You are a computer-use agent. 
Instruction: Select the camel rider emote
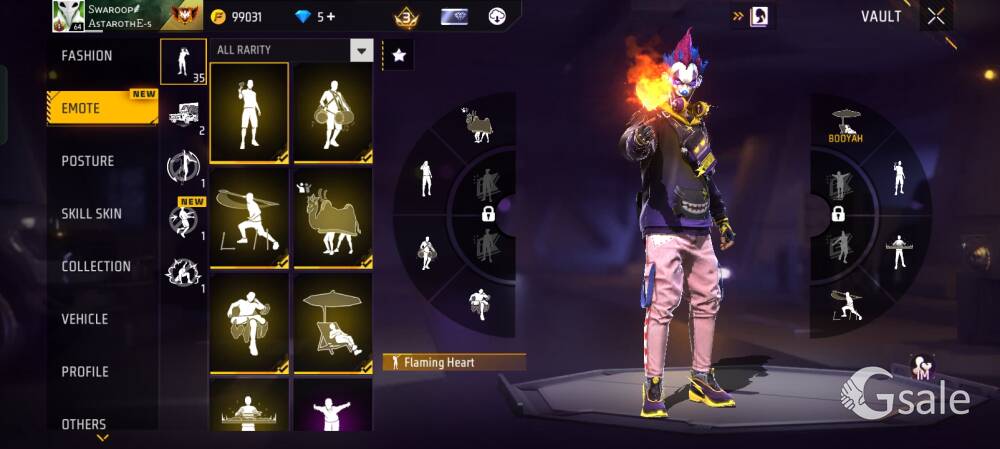(x=332, y=218)
